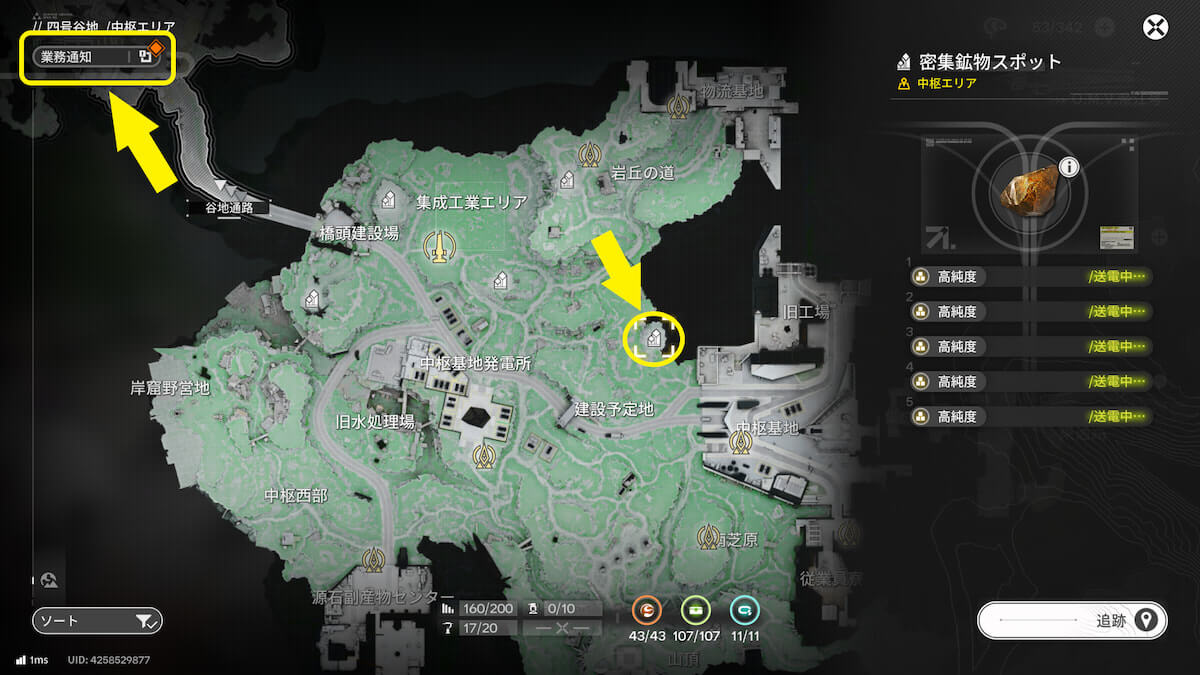1200x675 pixels.
Task: Open the 業務通知 notification panel
Action: point(97,57)
